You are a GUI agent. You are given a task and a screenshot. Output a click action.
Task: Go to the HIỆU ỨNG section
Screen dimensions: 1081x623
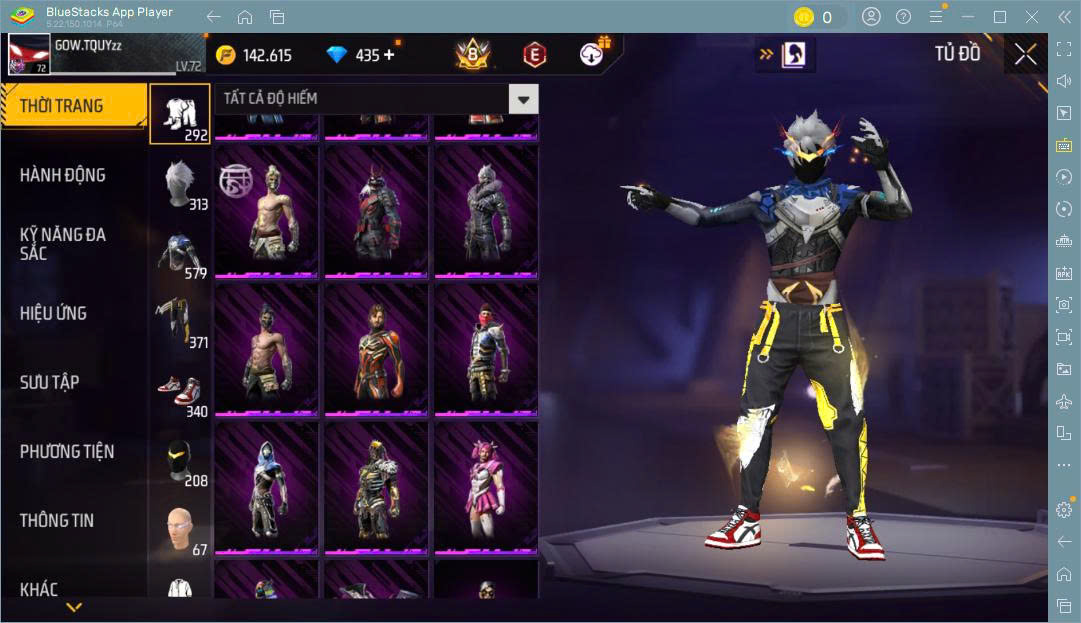(x=53, y=313)
